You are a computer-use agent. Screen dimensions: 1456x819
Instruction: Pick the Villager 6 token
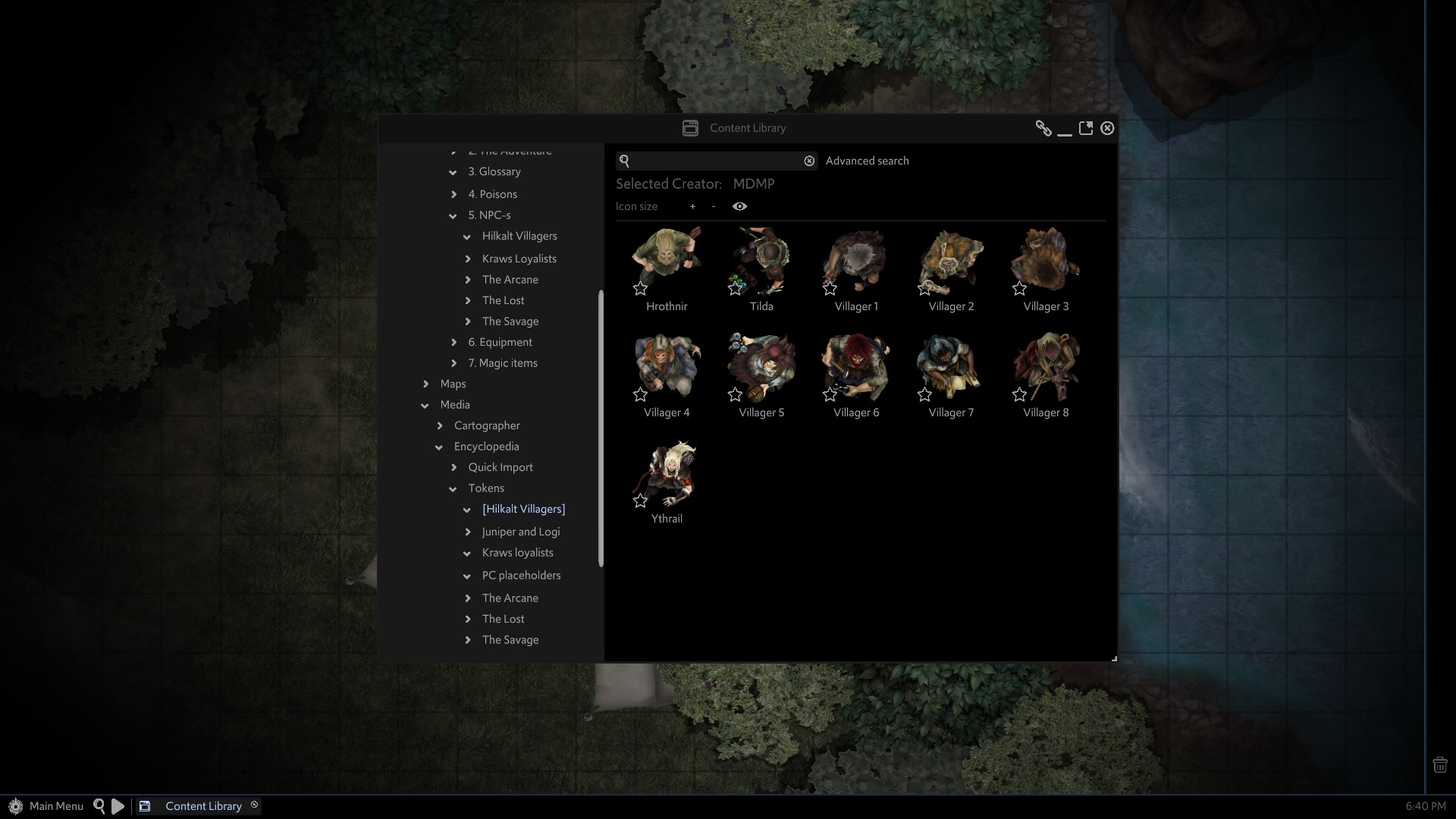tap(856, 368)
